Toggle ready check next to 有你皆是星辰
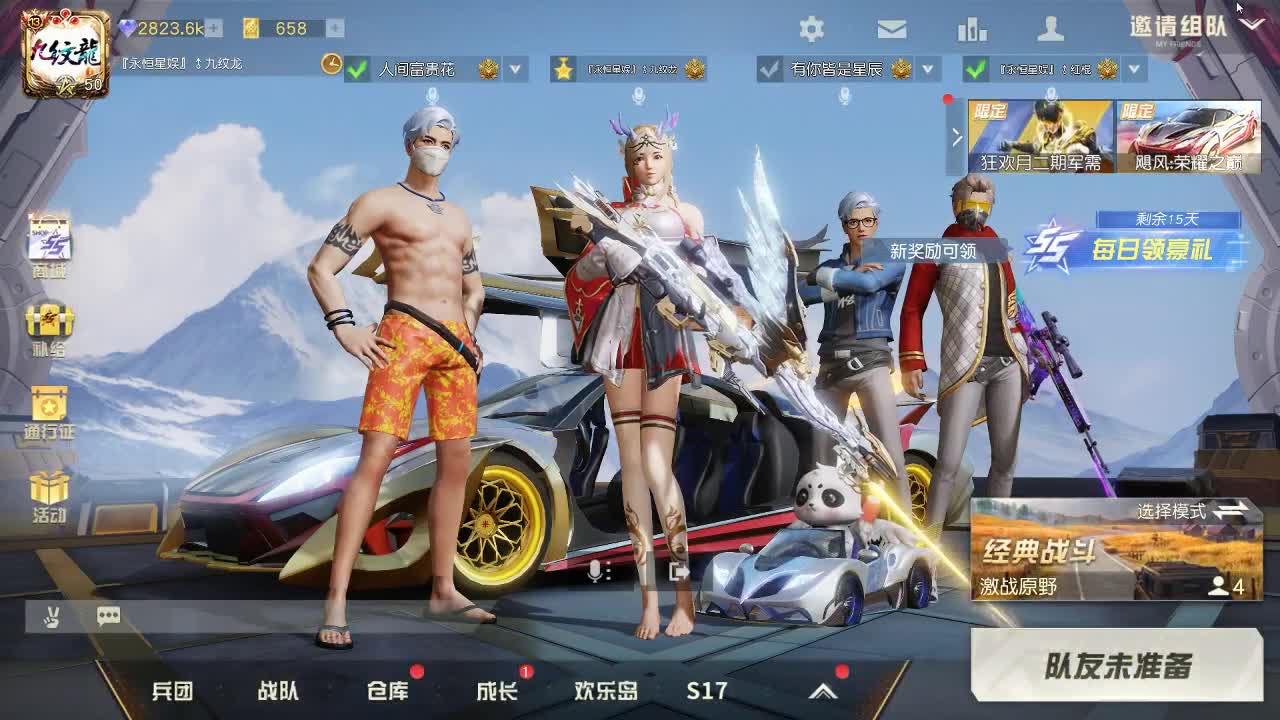The image size is (1280, 720). (768, 70)
